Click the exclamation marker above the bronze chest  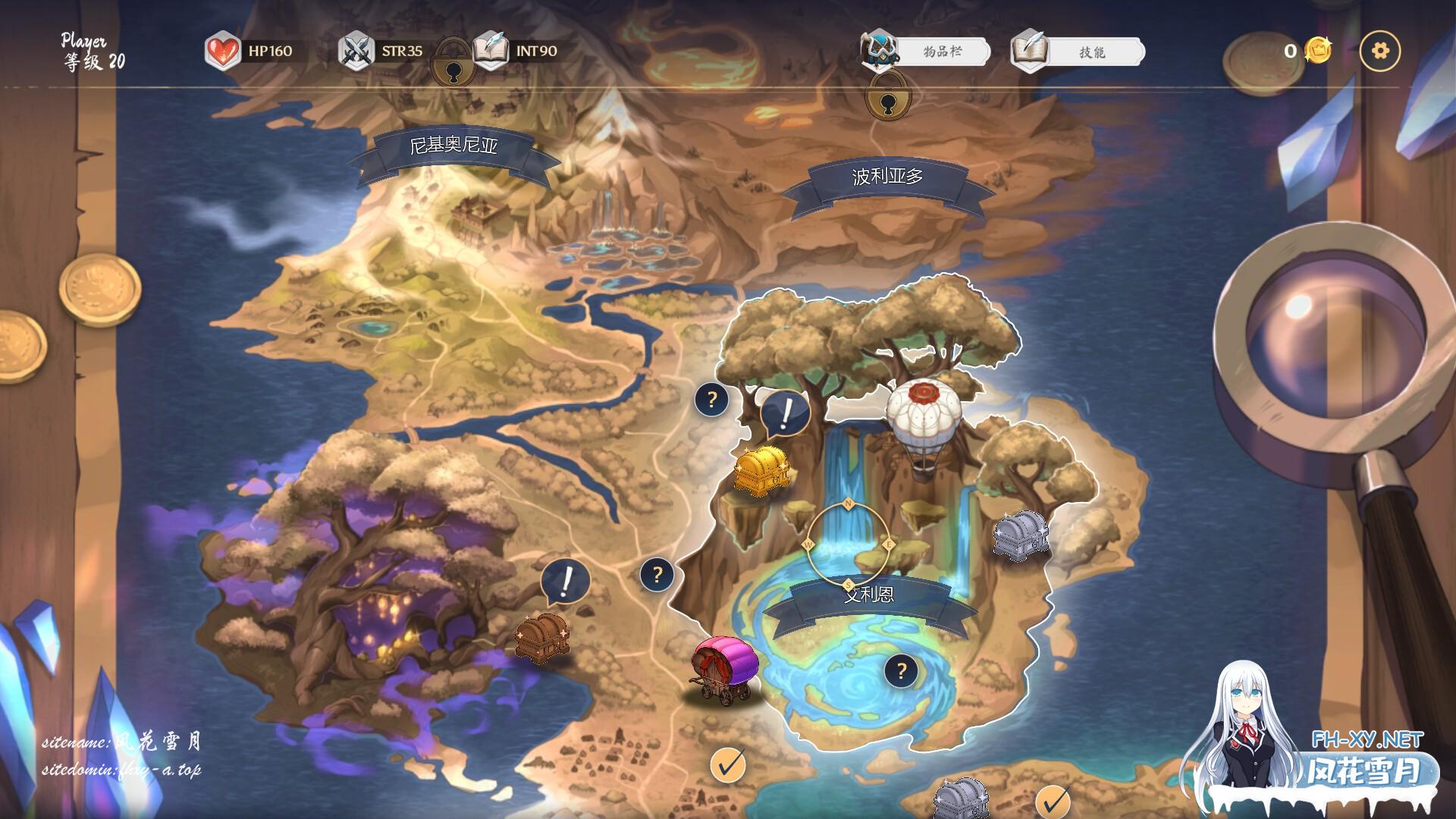[566, 582]
